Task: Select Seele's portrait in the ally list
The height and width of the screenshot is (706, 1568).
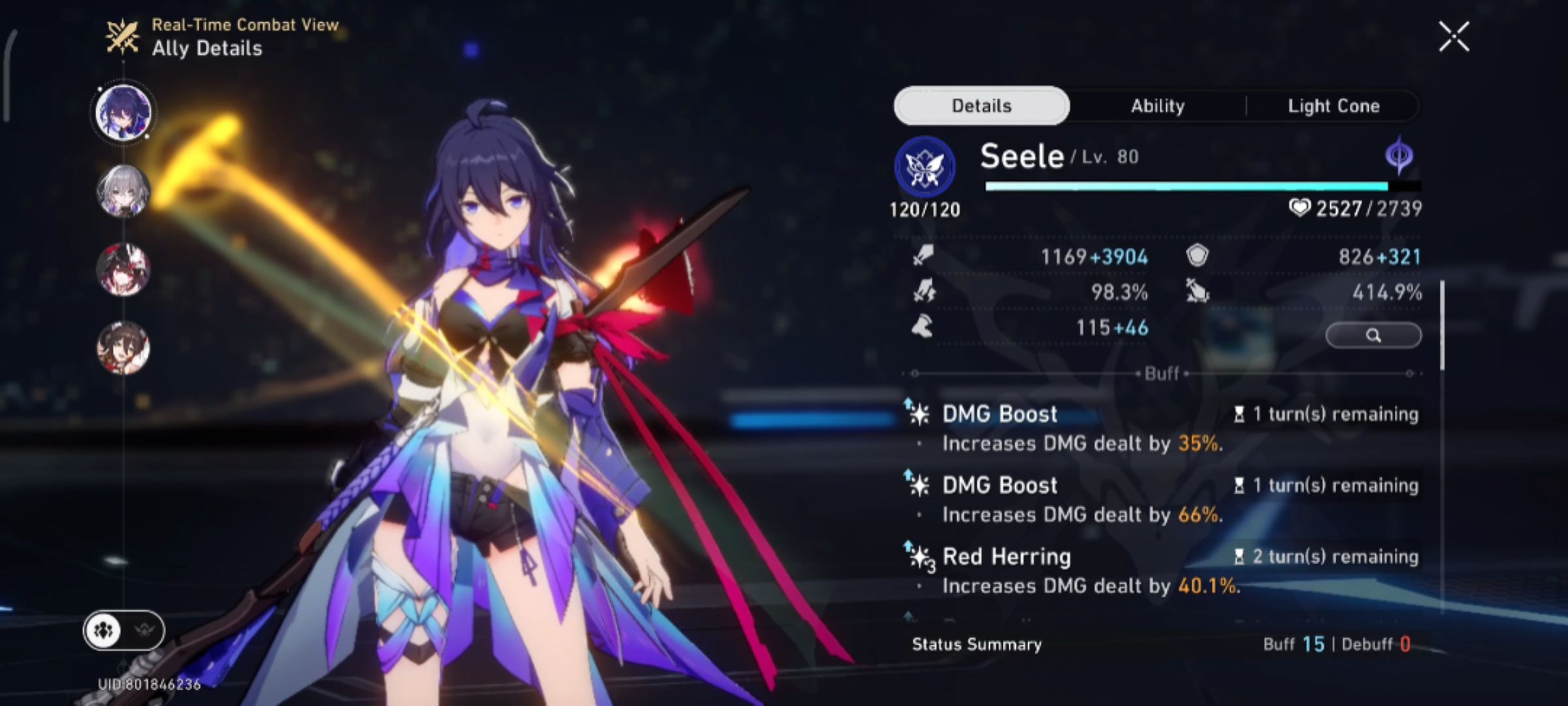Action: 124,112
